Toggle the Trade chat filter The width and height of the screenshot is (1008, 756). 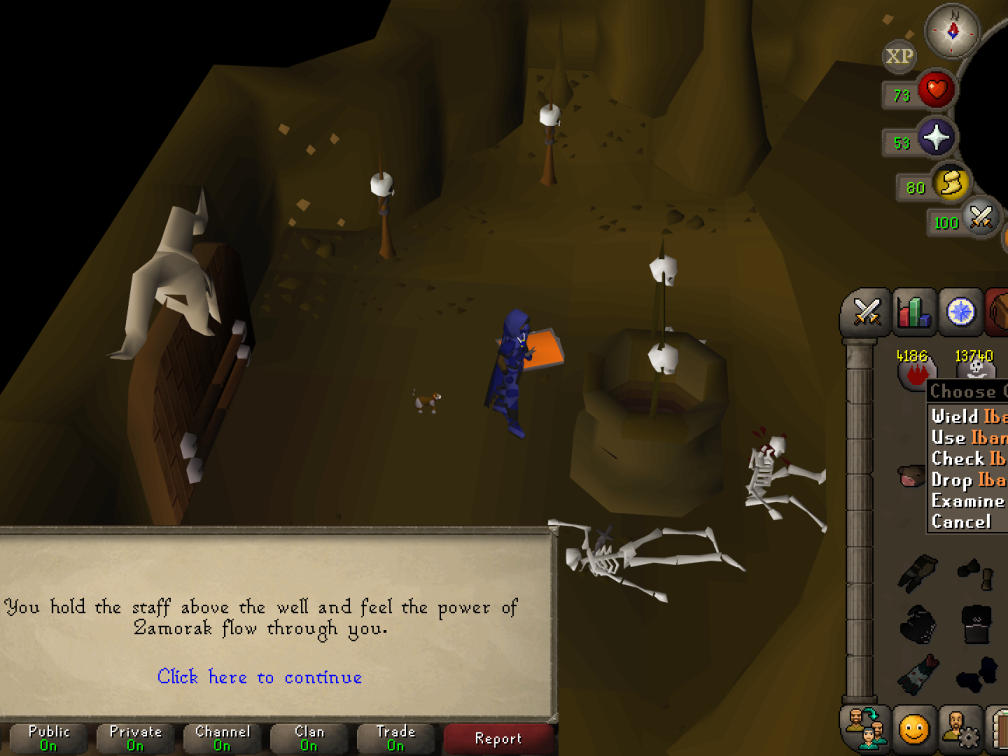tap(396, 739)
